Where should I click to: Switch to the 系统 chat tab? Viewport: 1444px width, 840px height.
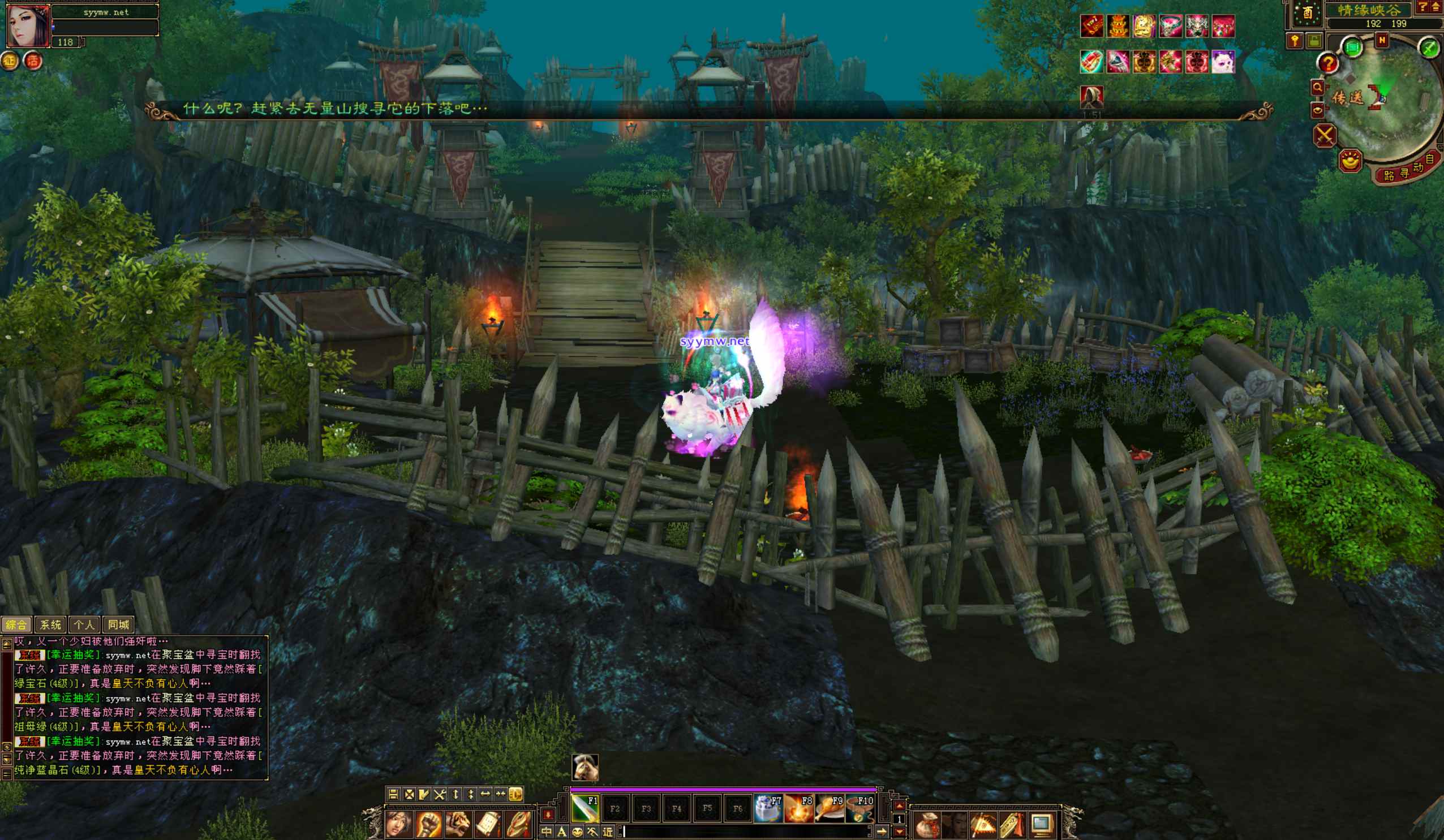click(50, 625)
